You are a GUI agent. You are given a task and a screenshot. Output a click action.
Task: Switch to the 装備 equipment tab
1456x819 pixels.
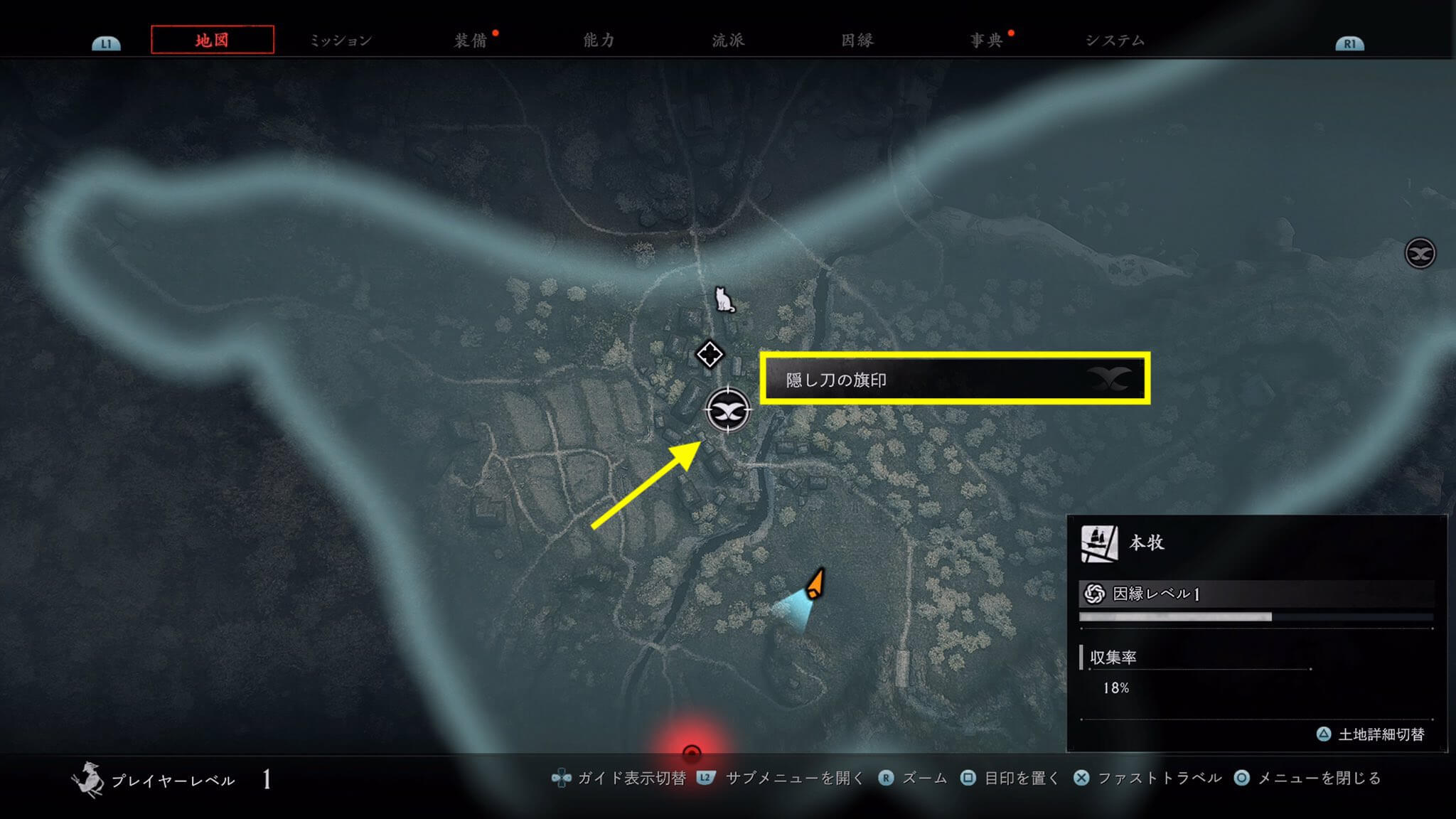click(471, 41)
